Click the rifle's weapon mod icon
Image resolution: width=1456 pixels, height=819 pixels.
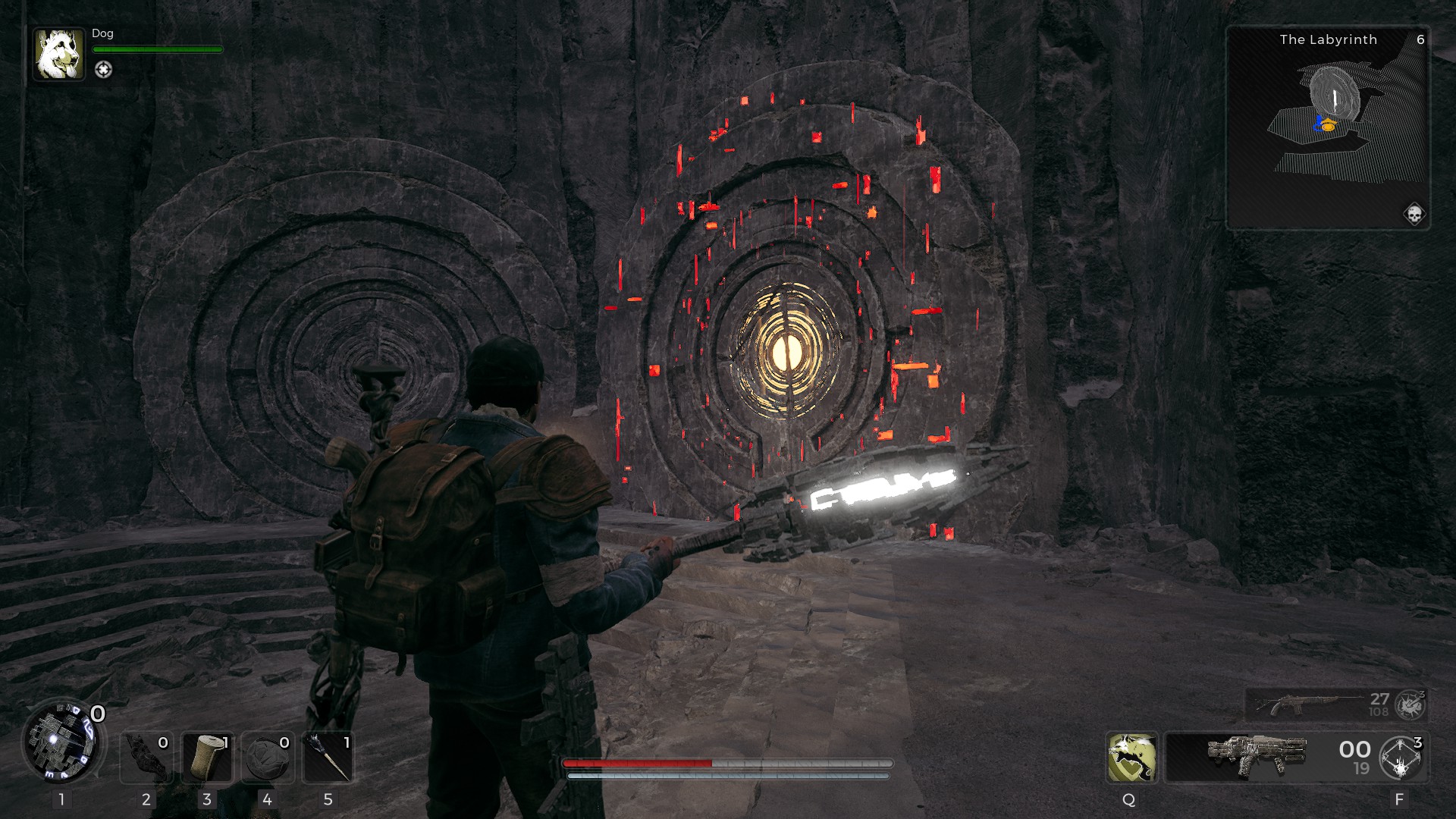click(1410, 705)
